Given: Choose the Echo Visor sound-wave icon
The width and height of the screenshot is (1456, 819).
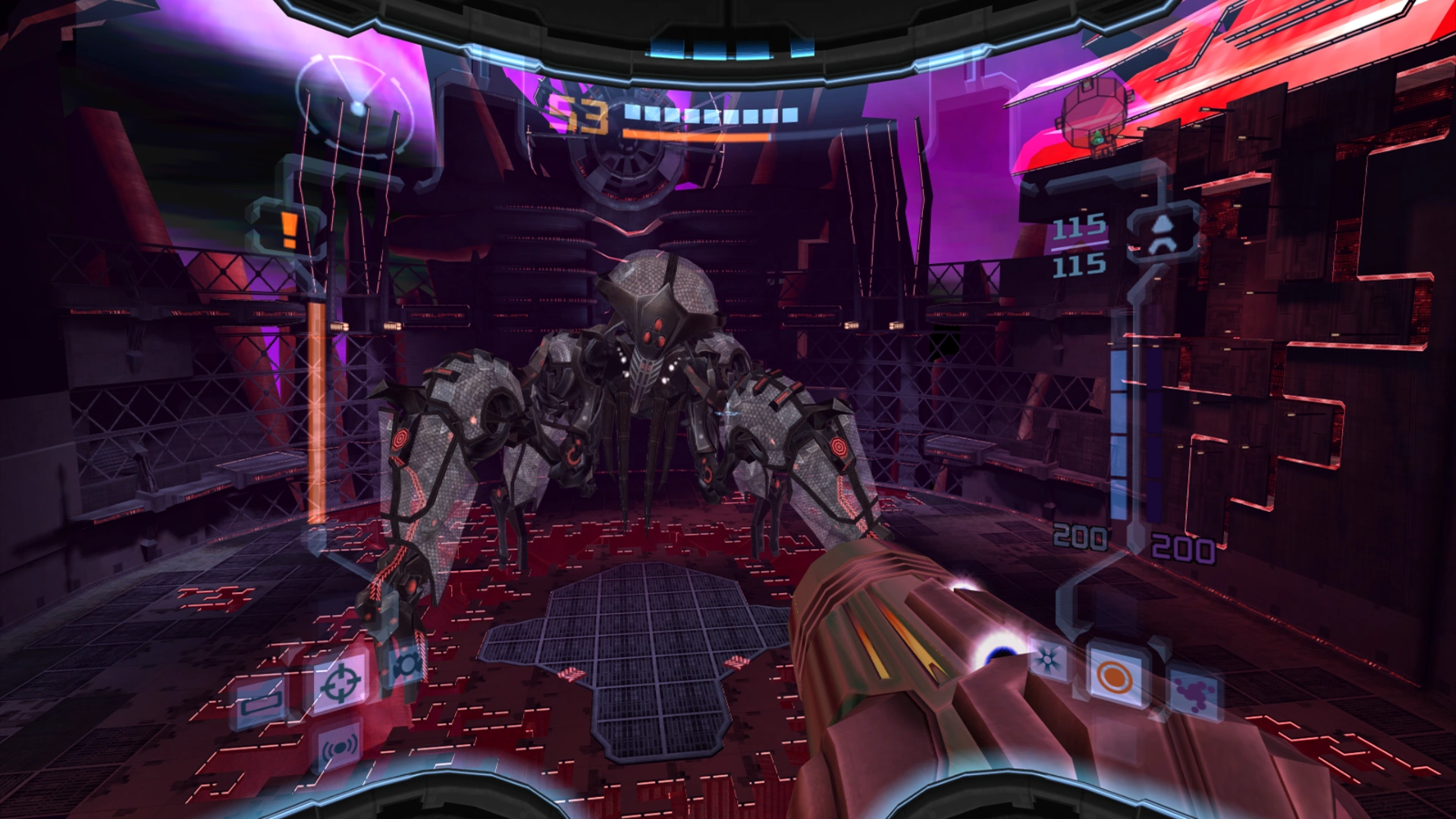Looking at the screenshot, I should pos(339,748).
